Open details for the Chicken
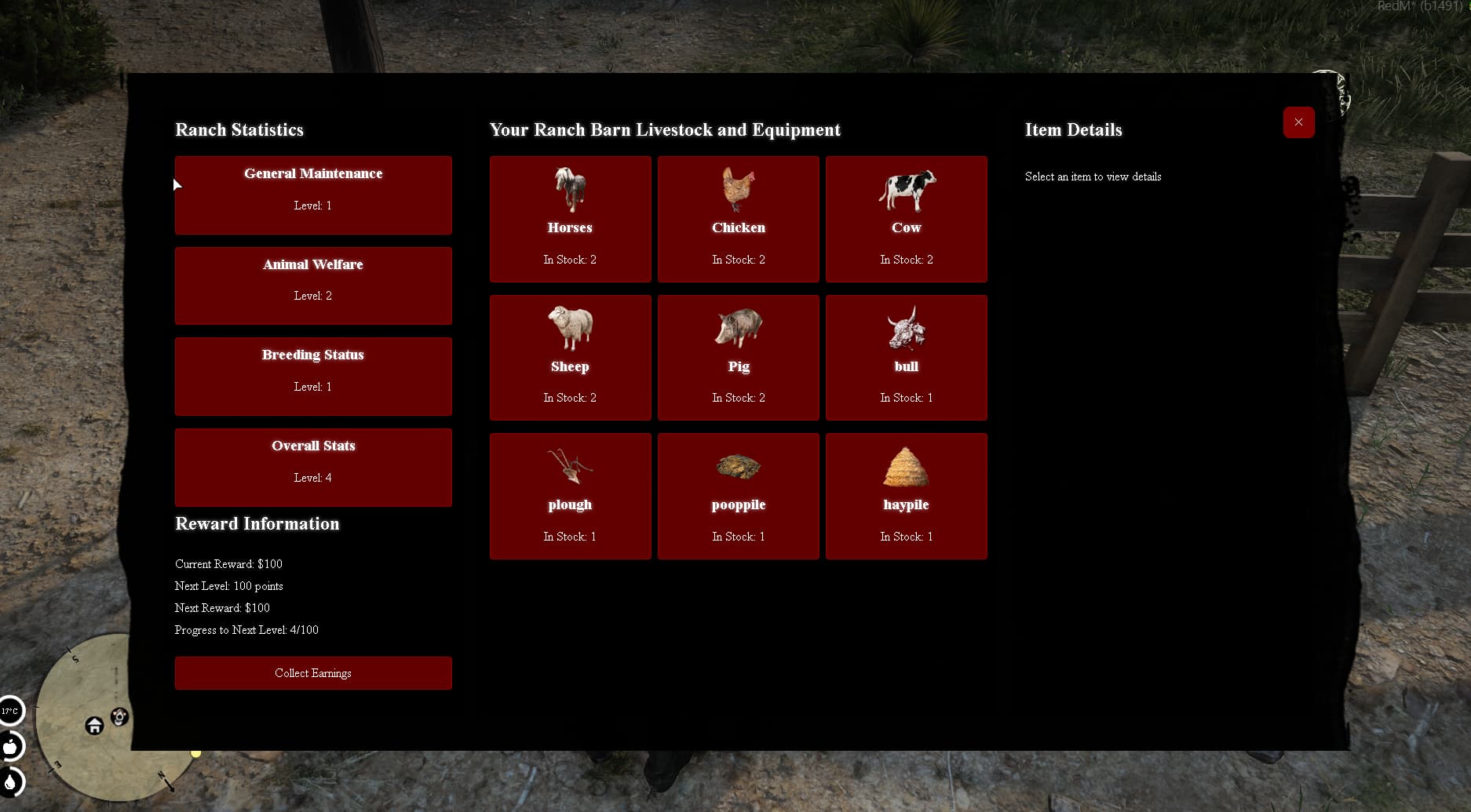Viewport: 1471px width, 812px height. [x=738, y=219]
